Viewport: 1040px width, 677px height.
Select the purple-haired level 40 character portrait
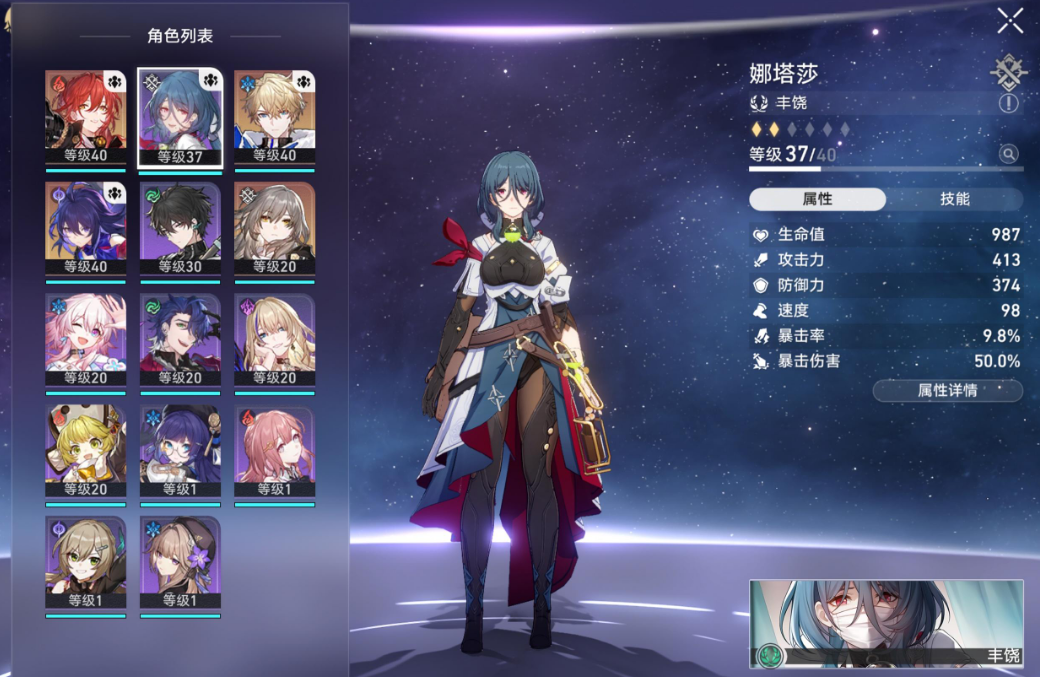point(85,228)
